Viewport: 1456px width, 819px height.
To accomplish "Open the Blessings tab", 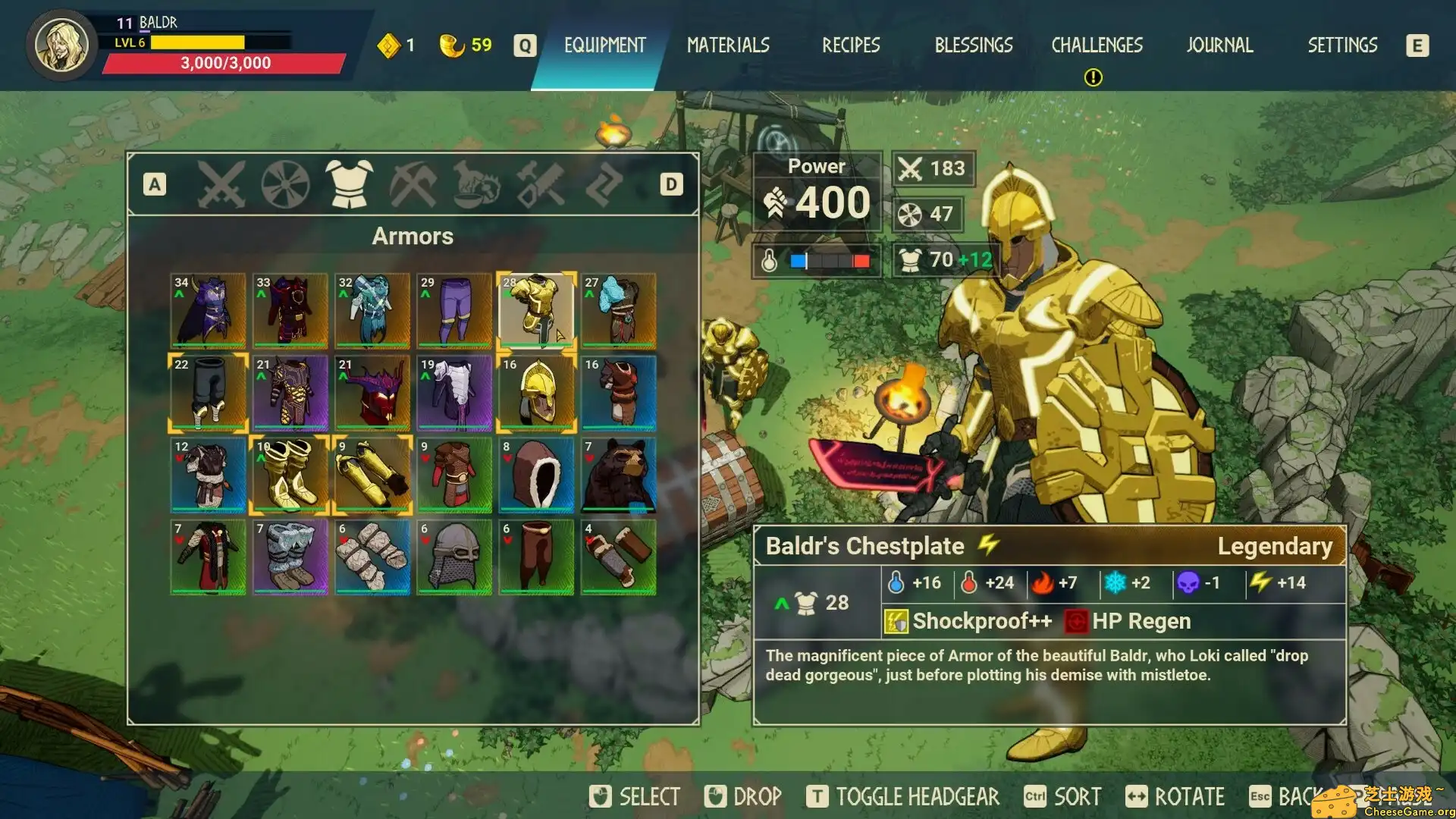I will tap(973, 45).
